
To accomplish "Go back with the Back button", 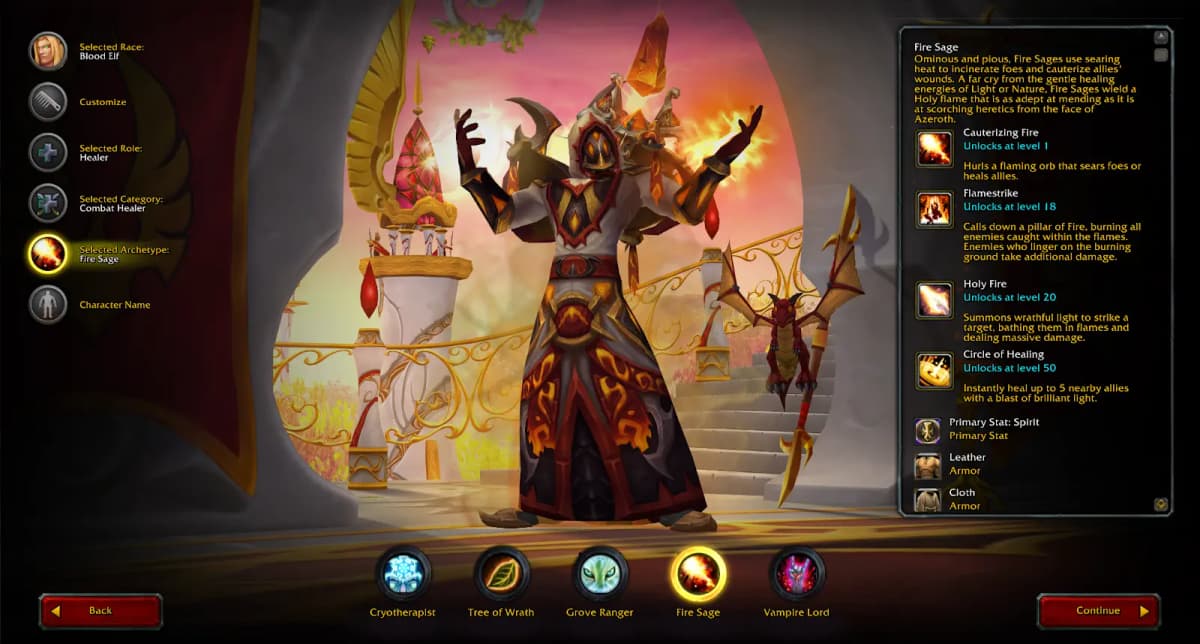I will point(100,611).
